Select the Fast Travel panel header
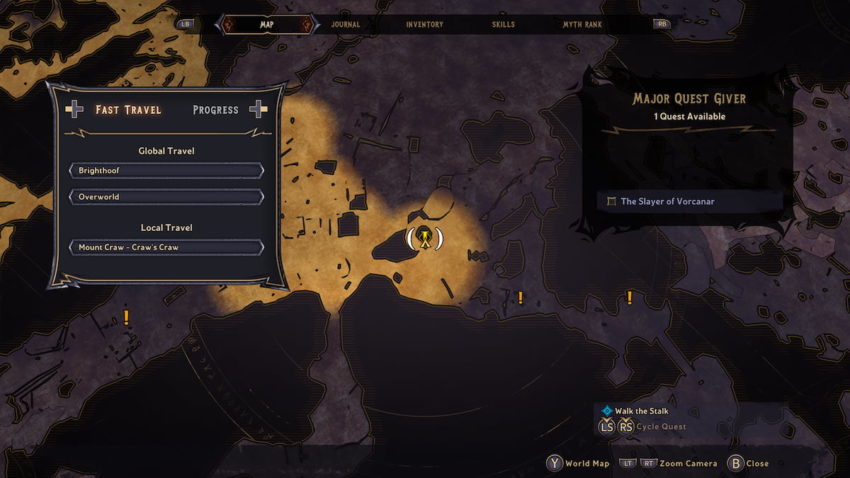 128,110
